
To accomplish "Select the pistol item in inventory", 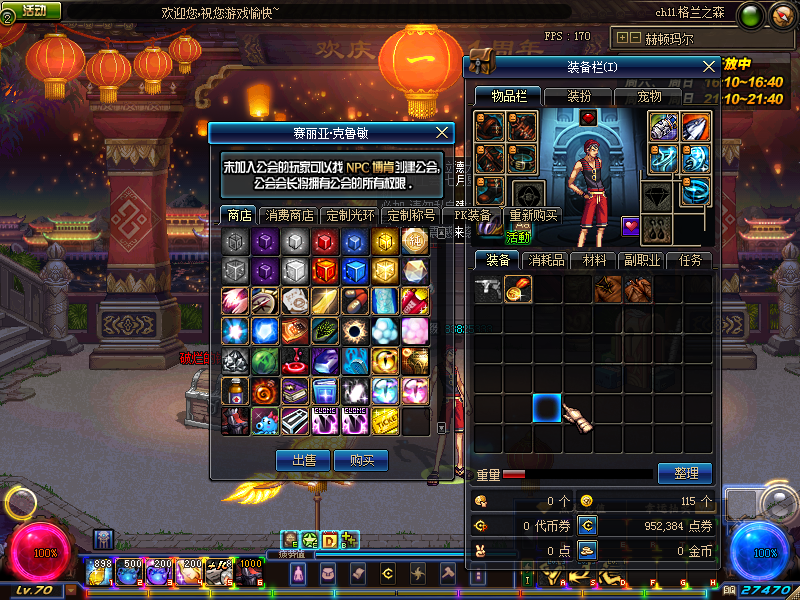I will 489,290.
